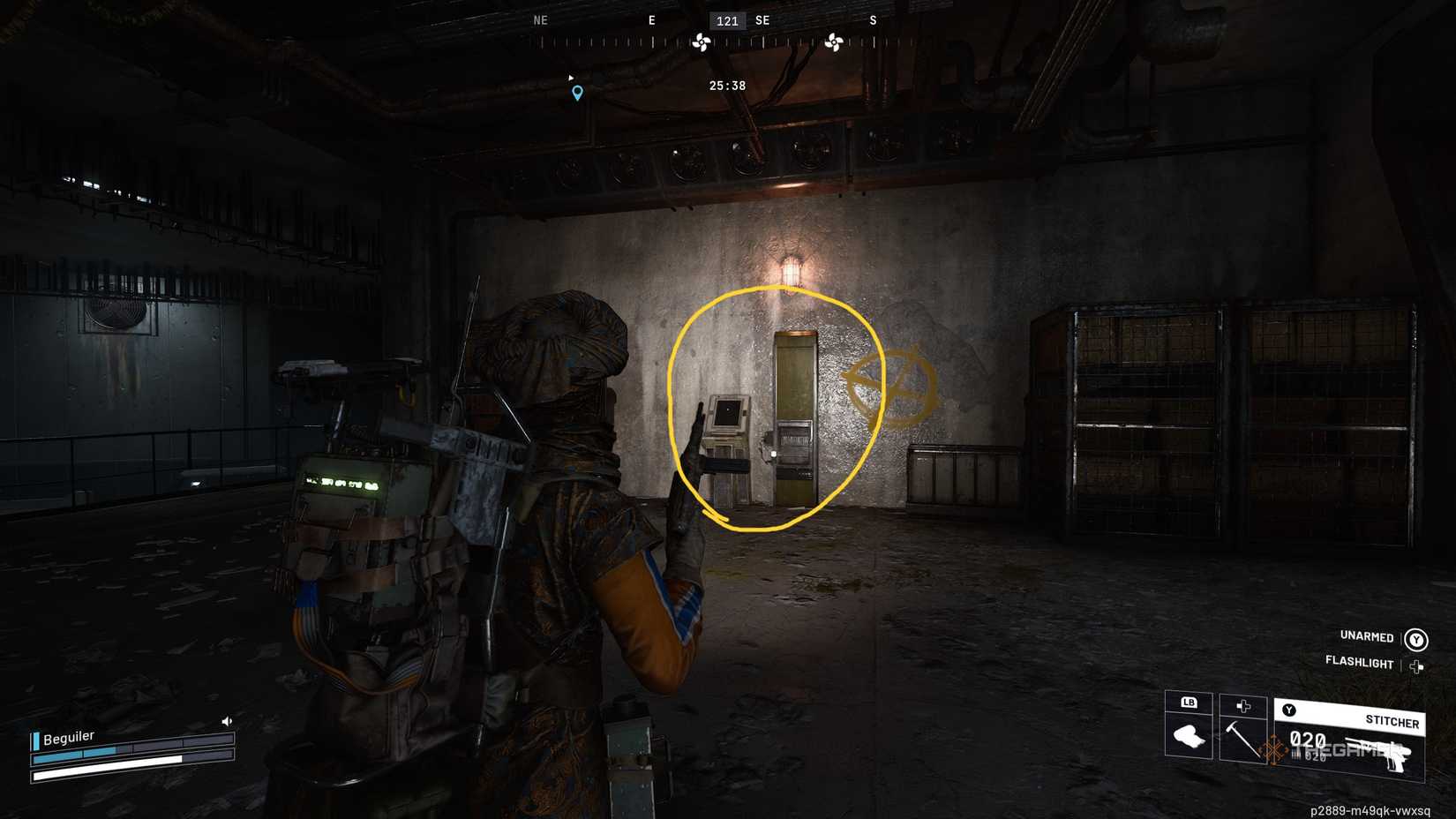Toggle the flashlight via the FLASHLIGHT prompt
This screenshot has height=819, width=1456.
click(1359, 663)
